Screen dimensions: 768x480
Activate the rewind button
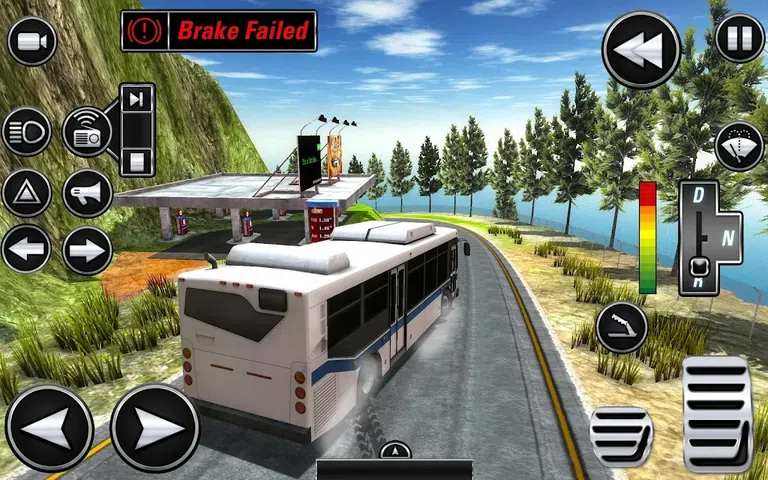click(641, 50)
